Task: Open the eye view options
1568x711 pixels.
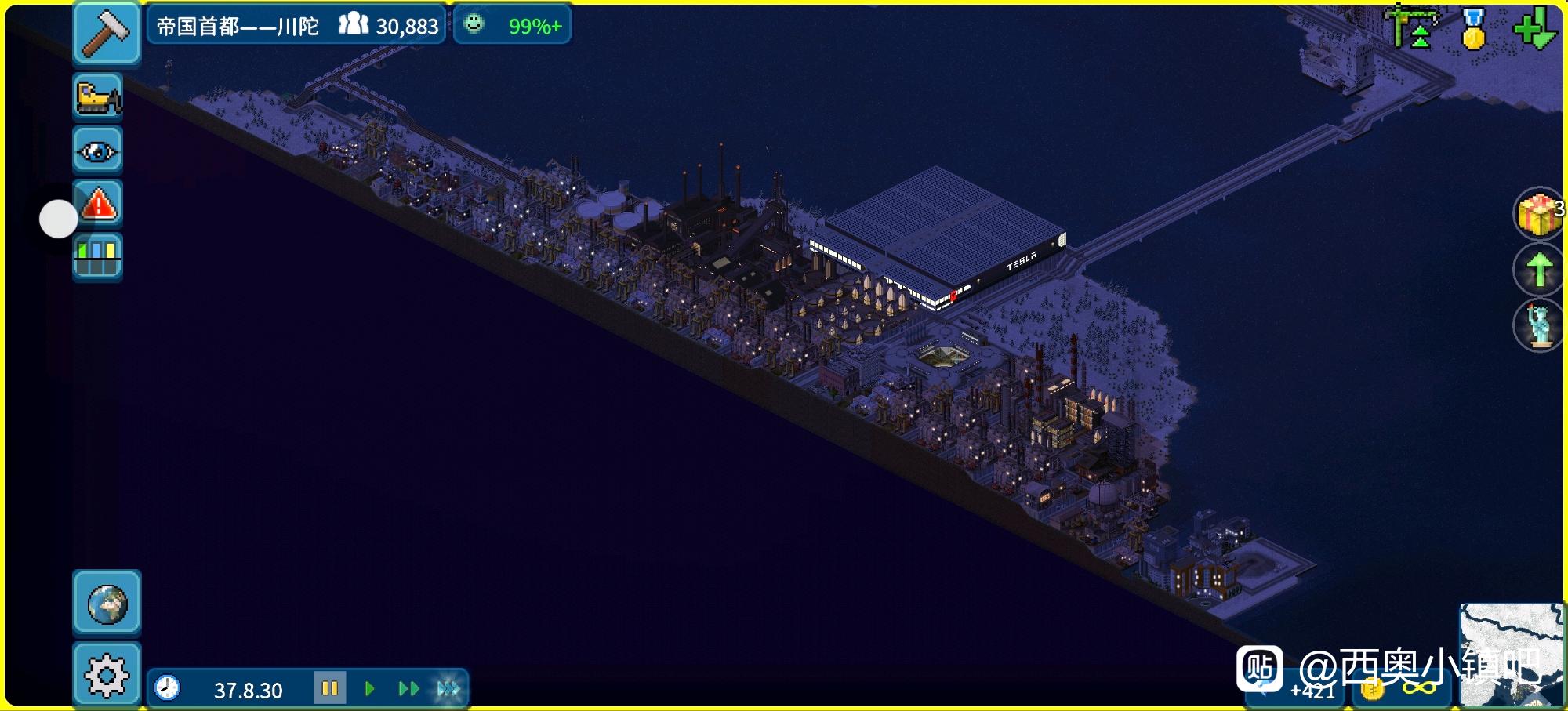Action: (x=98, y=150)
